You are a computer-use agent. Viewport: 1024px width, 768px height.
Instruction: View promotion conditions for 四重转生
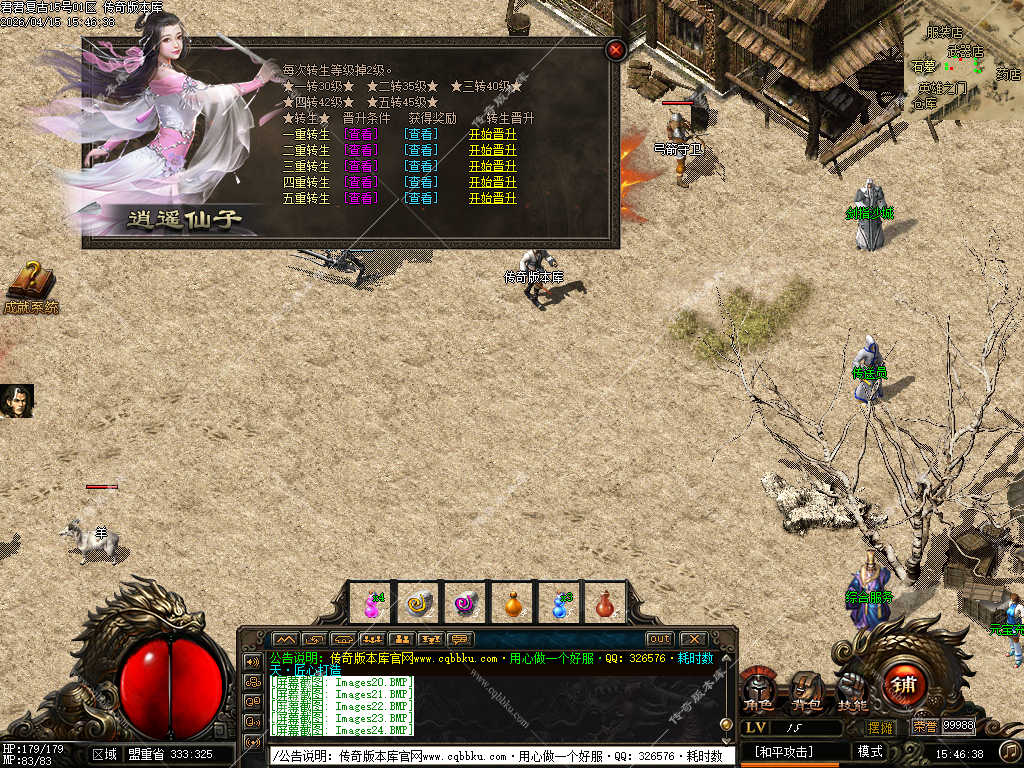[x=361, y=182]
